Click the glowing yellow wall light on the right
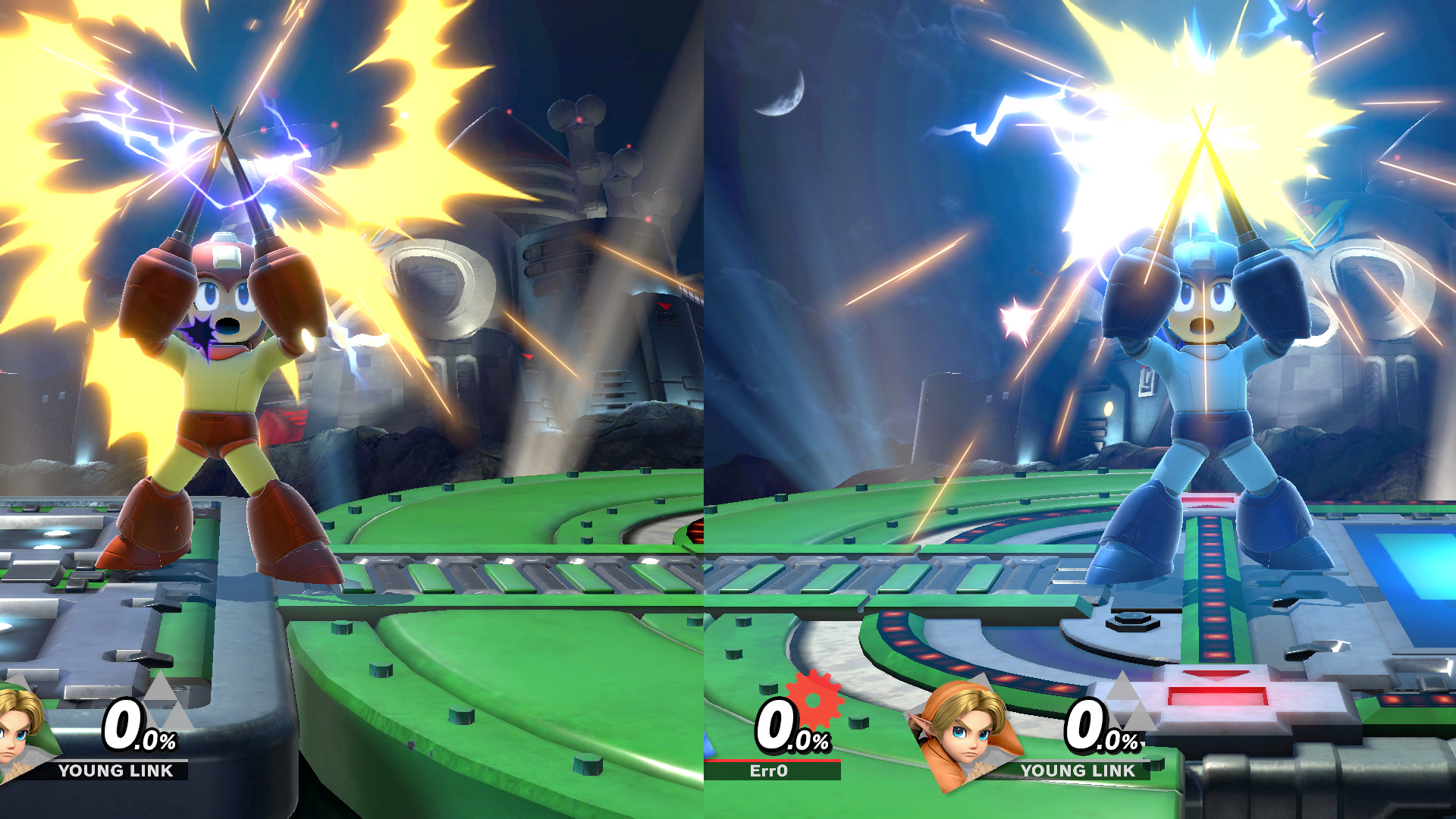This screenshot has height=819, width=1456. [1109, 408]
